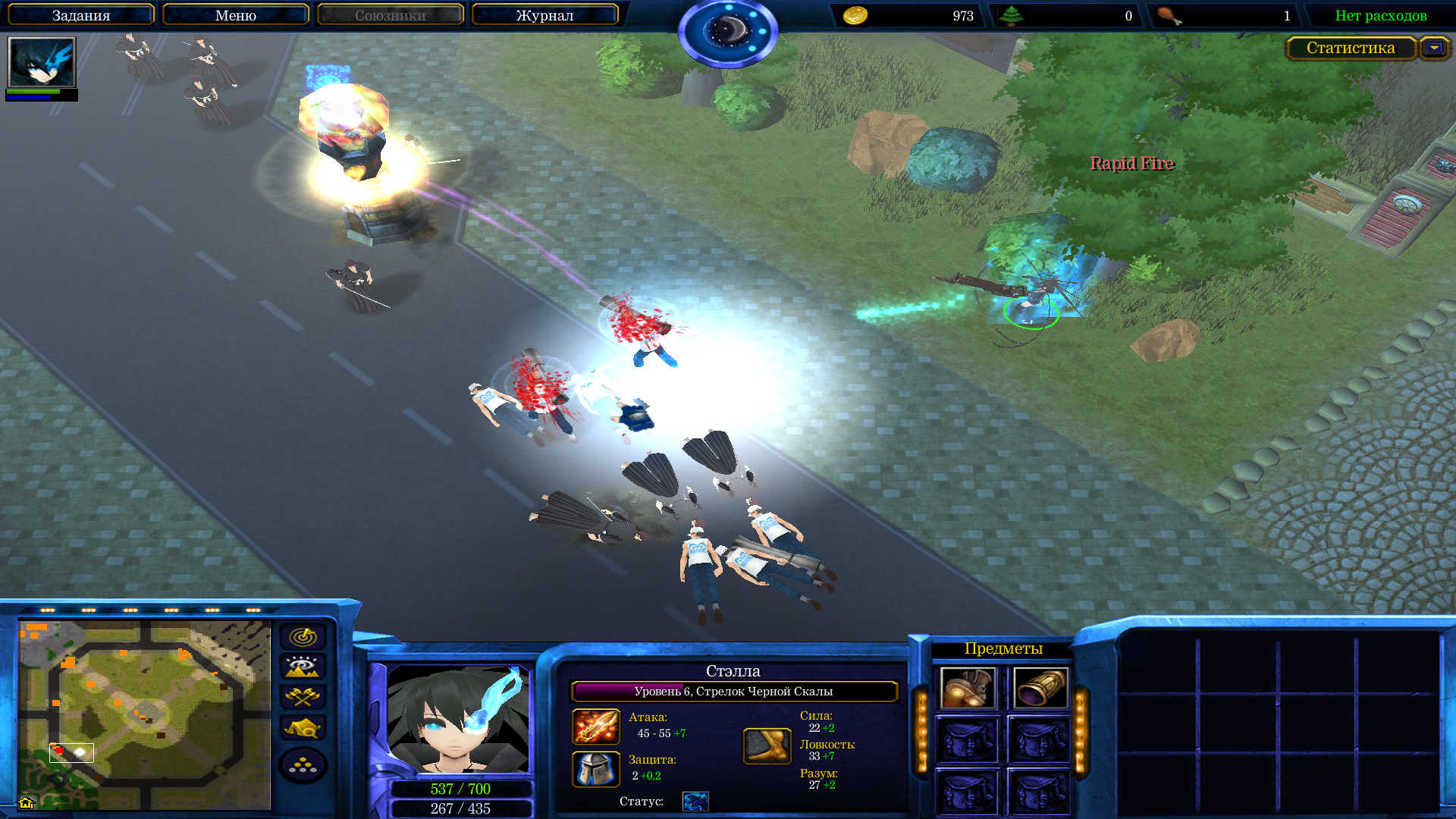
Task: Toggle minimap terrain display eye button
Action: 303,667
